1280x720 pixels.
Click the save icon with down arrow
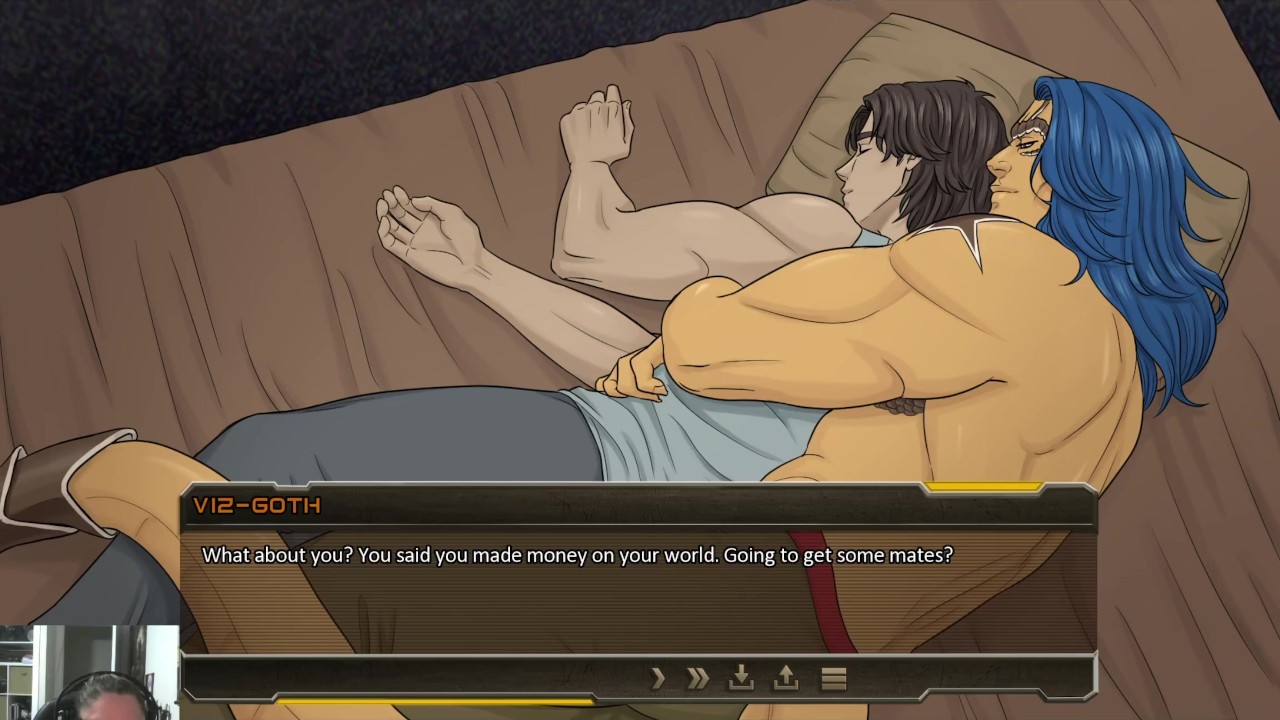(x=741, y=678)
